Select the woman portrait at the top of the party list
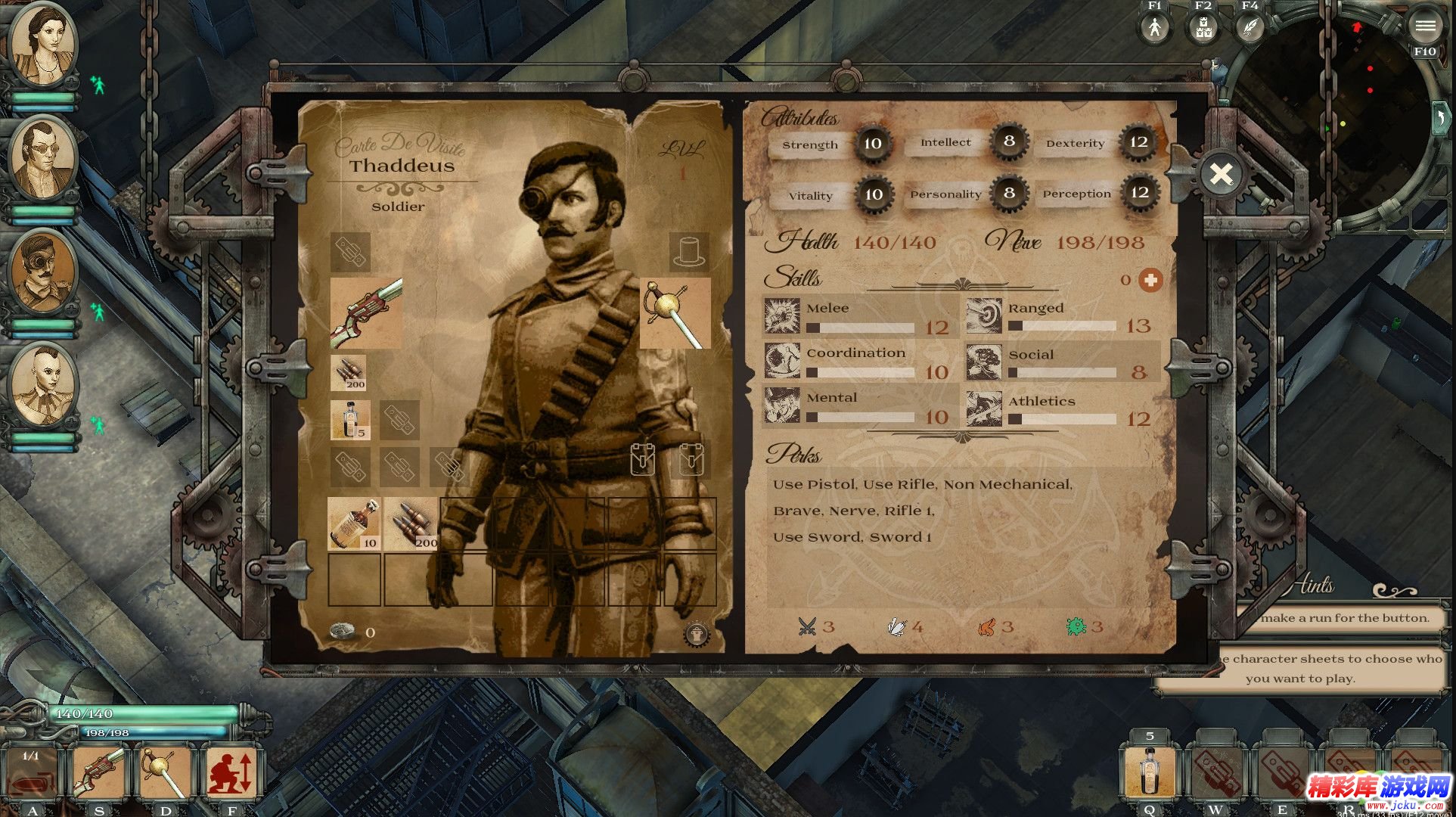 (x=43, y=47)
